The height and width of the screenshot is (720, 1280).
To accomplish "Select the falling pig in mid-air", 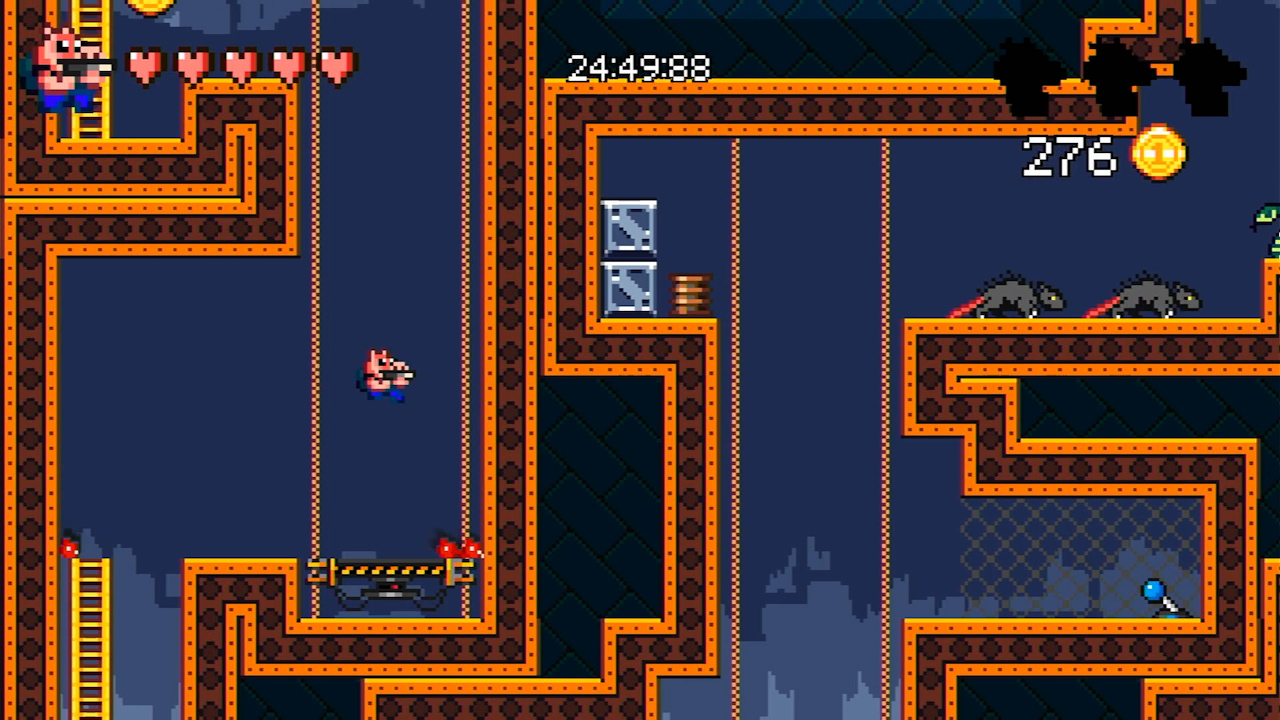I will point(385,375).
